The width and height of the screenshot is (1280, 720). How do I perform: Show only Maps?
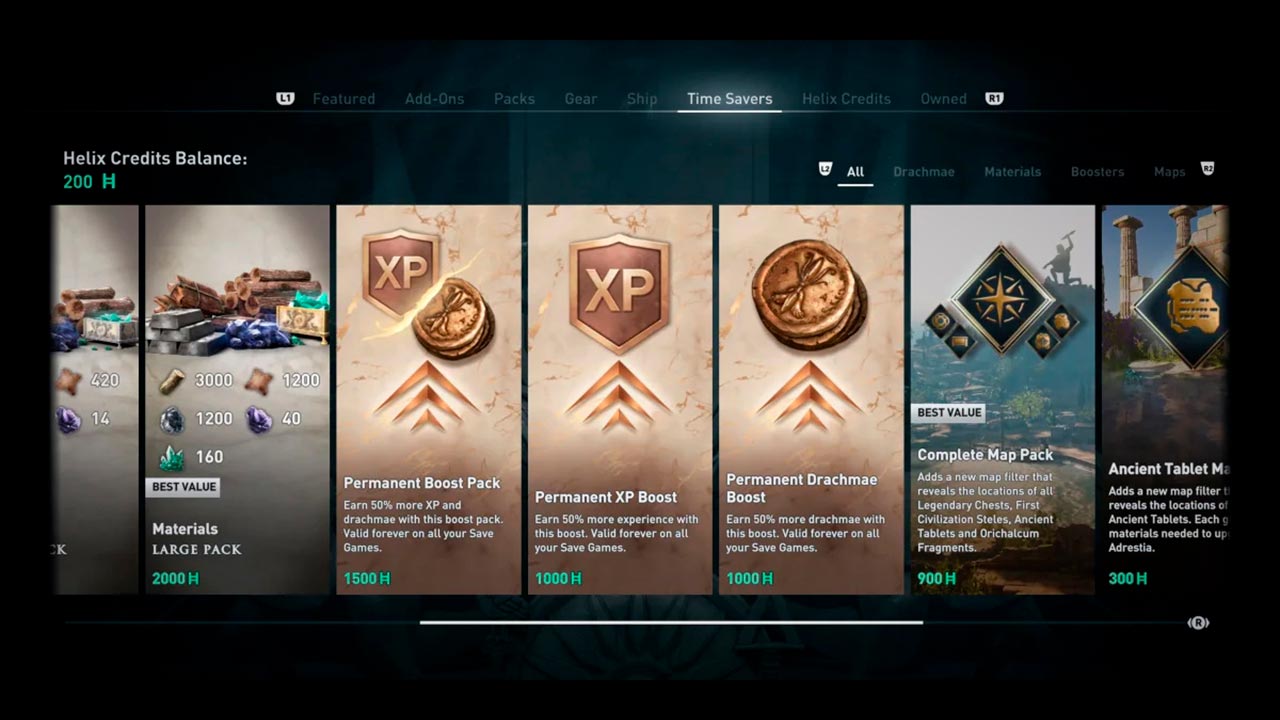pyautogui.click(x=1169, y=172)
